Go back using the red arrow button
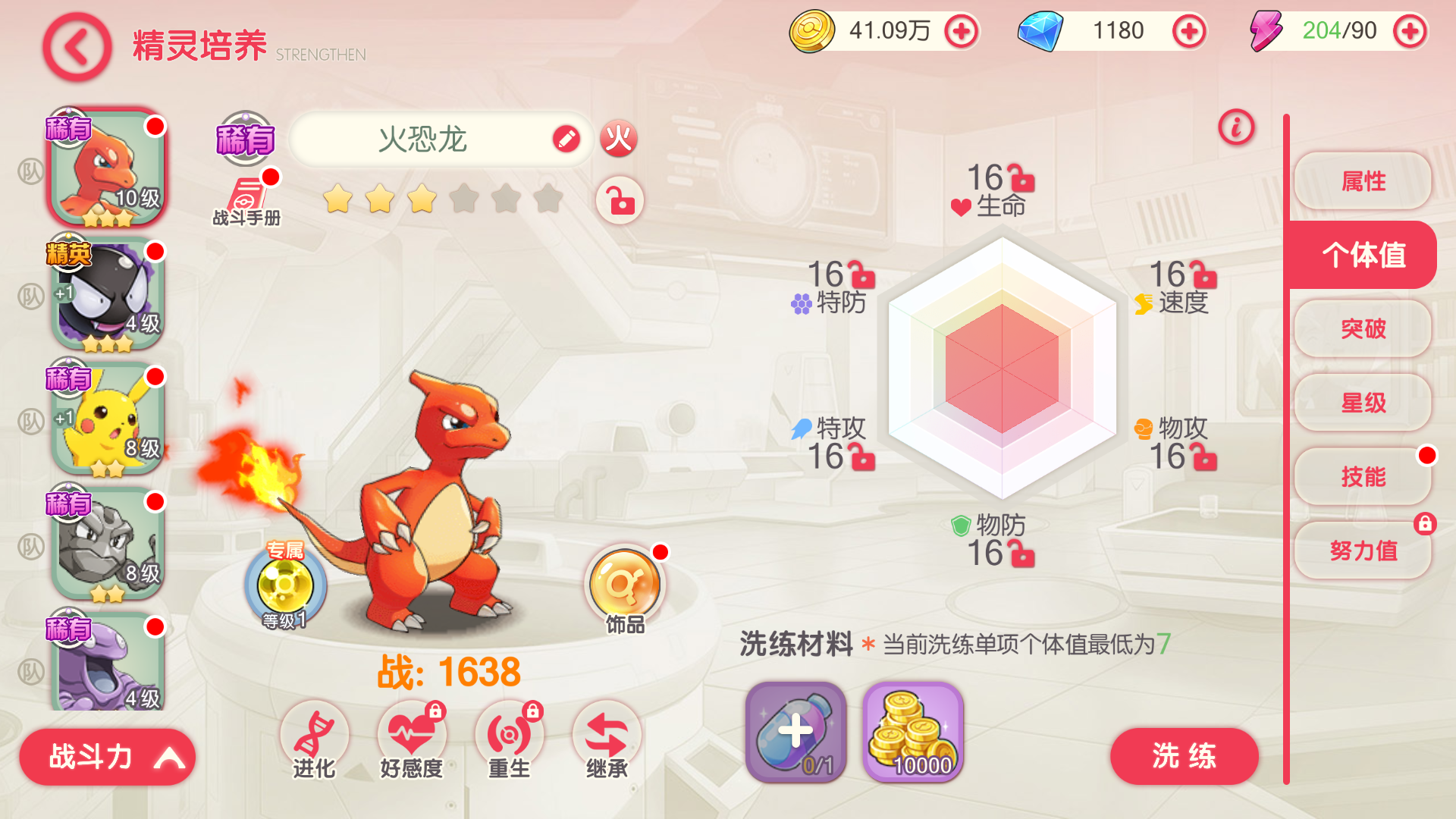The image size is (1456, 819). click(x=77, y=48)
